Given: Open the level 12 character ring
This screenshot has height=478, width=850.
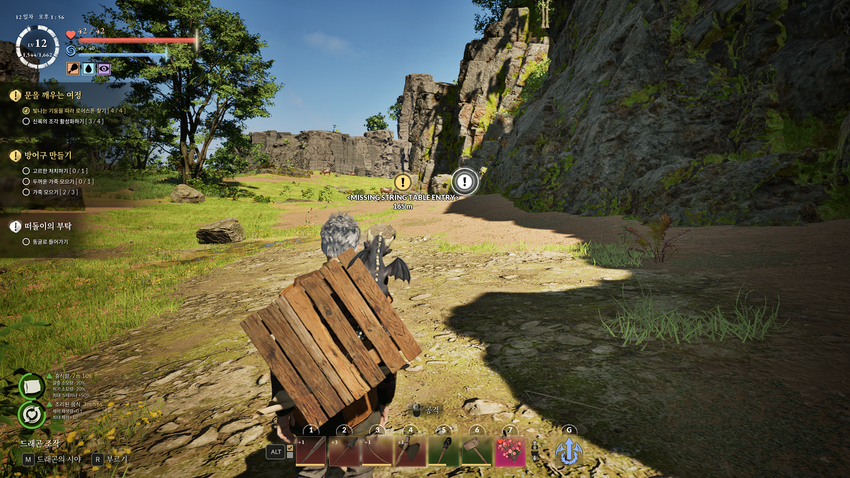Looking at the screenshot, I should pyautogui.click(x=37, y=46).
